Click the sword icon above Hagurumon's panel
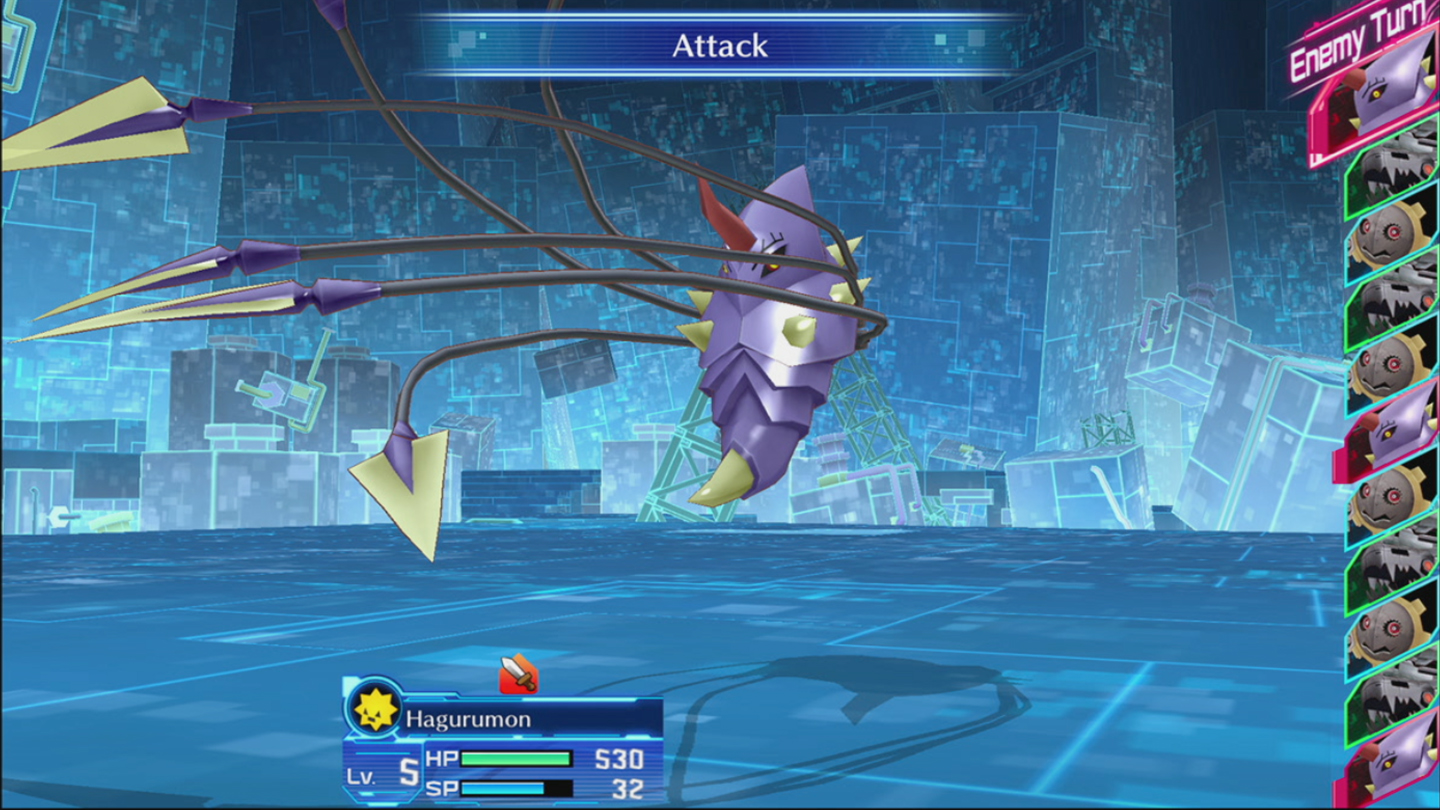Viewport: 1440px width, 810px height. tap(518, 673)
